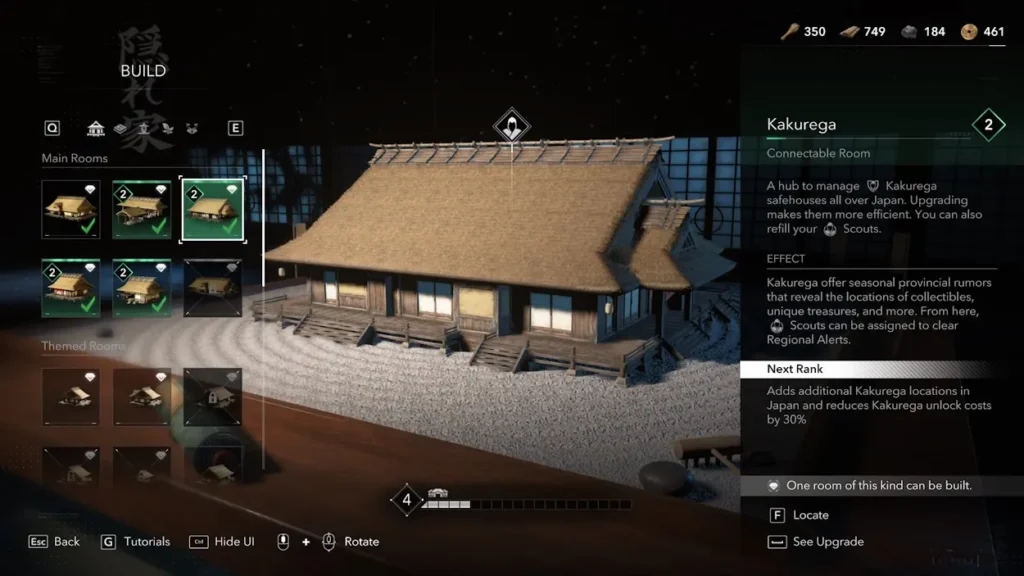1024x576 pixels.
Task: Open the Tutorials
Action: point(135,541)
